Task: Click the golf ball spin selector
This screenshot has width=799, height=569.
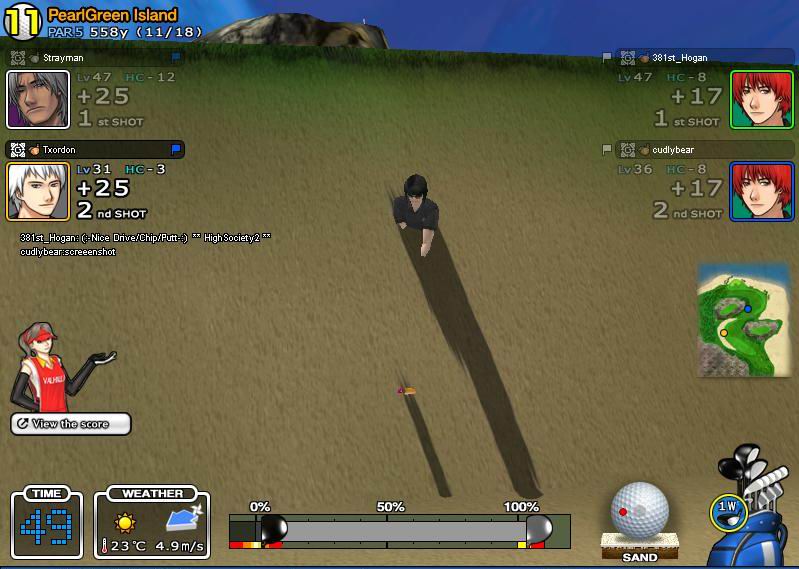Action: pyautogui.click(x=639, y=510)
